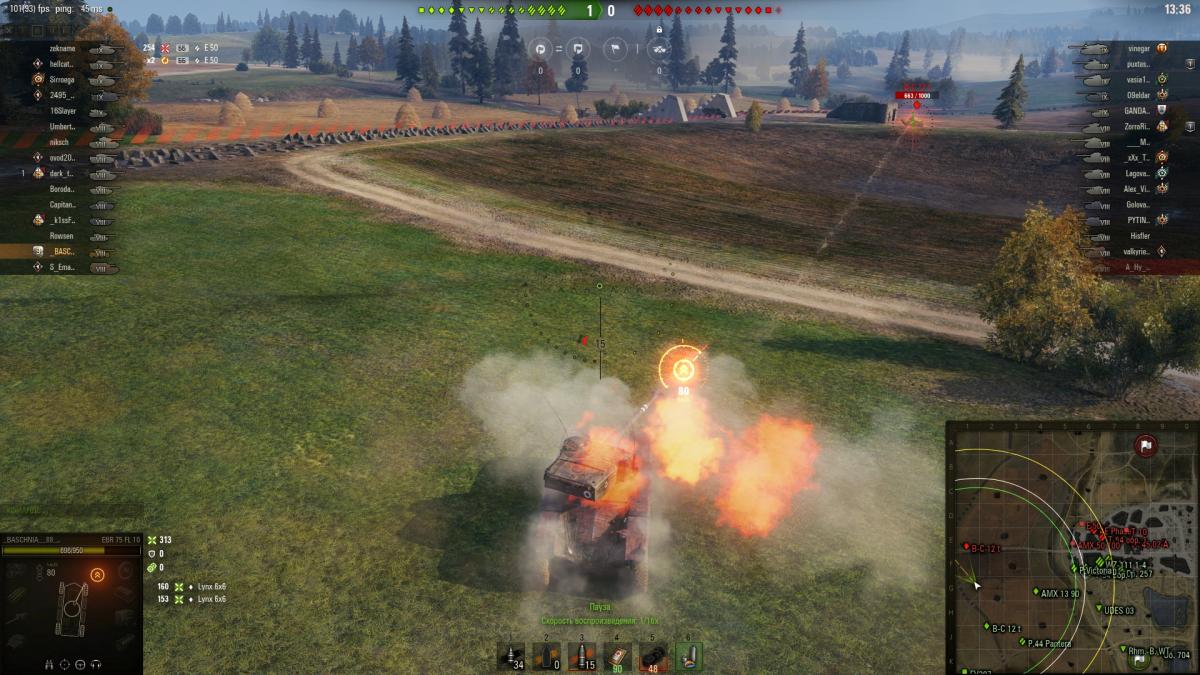Select the shell slot with 15 rounds
The image size is (1200, 675).
click(582, 657)
